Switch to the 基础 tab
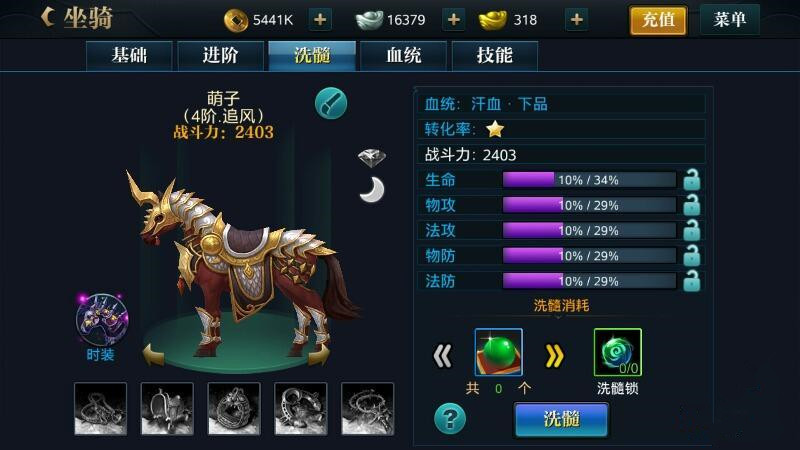The image size is (800, 450). pyautogui.click(x=129, y=56)
